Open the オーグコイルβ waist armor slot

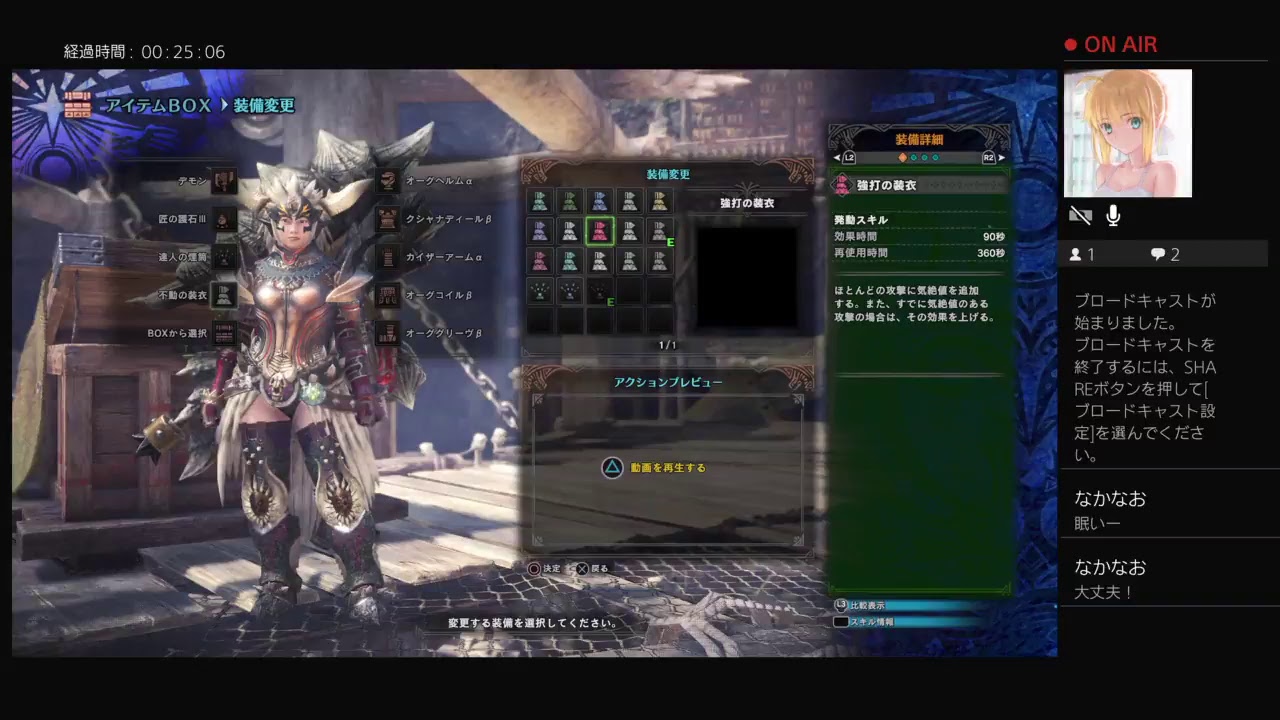[x=389, y=295]
